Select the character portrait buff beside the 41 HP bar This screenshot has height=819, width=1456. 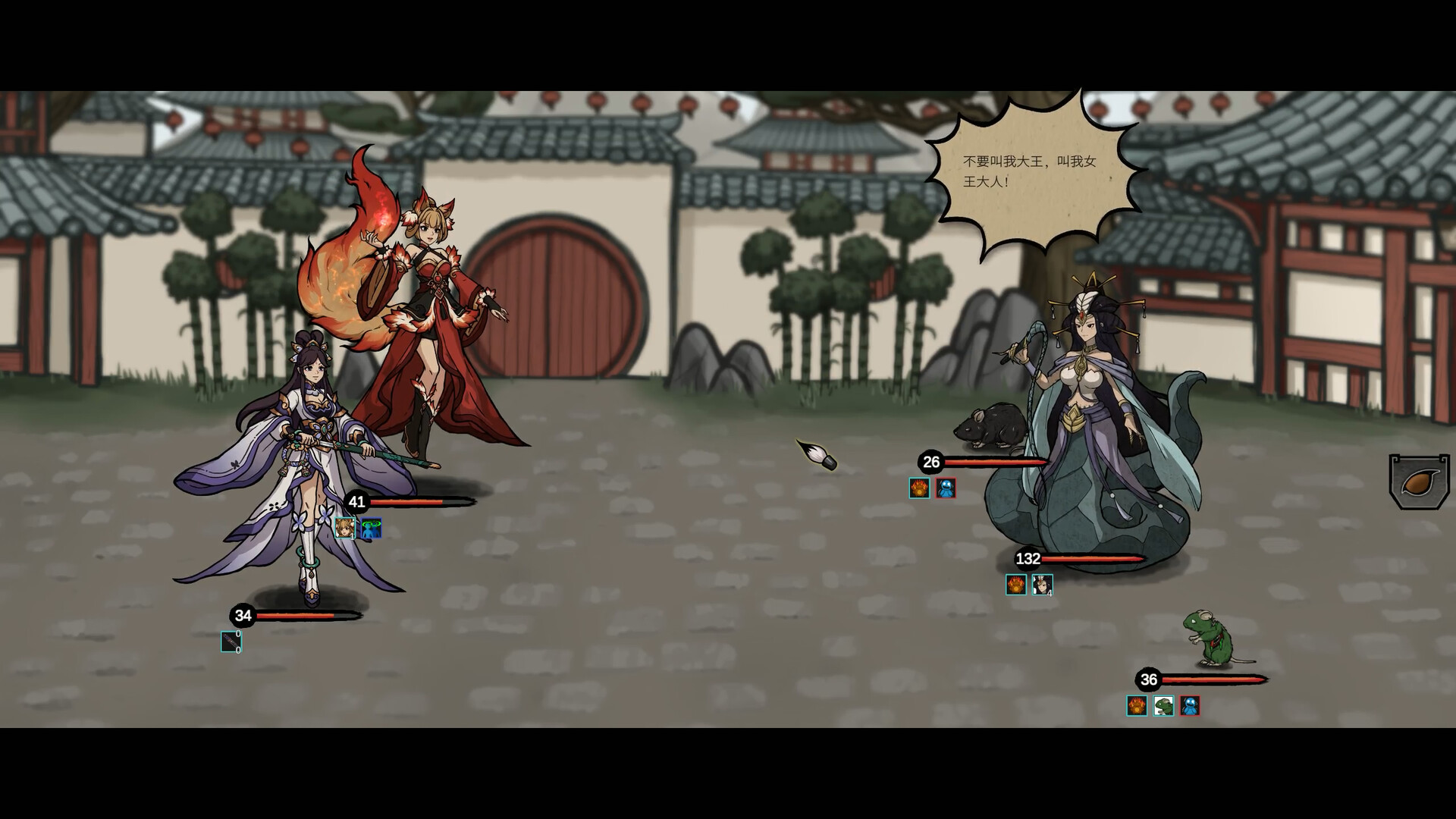[x=345, y=527]
